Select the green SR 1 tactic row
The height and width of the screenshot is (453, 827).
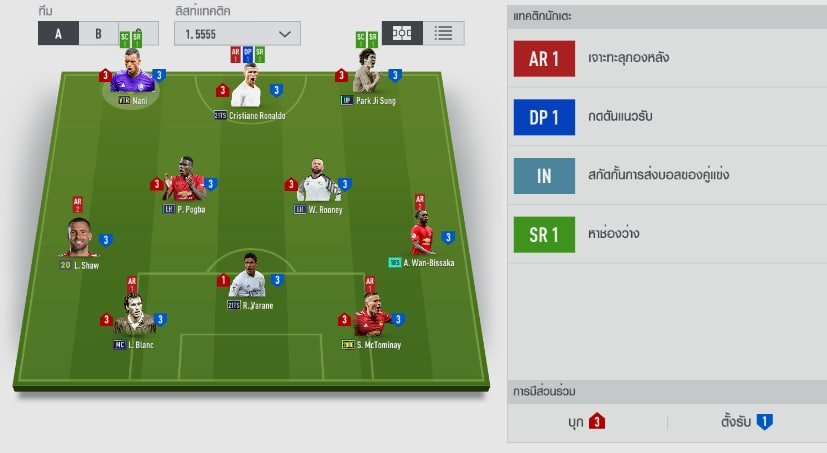coord(667,235)
